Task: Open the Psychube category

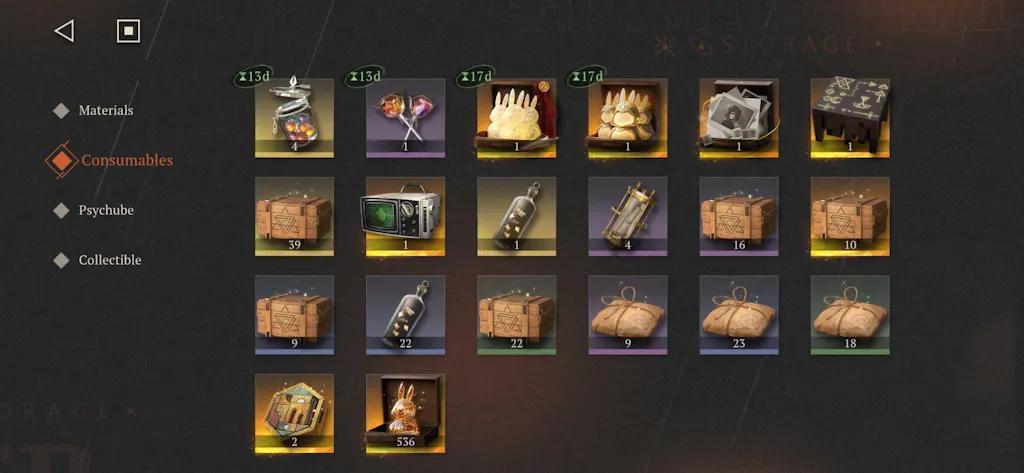Action: (106, 210)
